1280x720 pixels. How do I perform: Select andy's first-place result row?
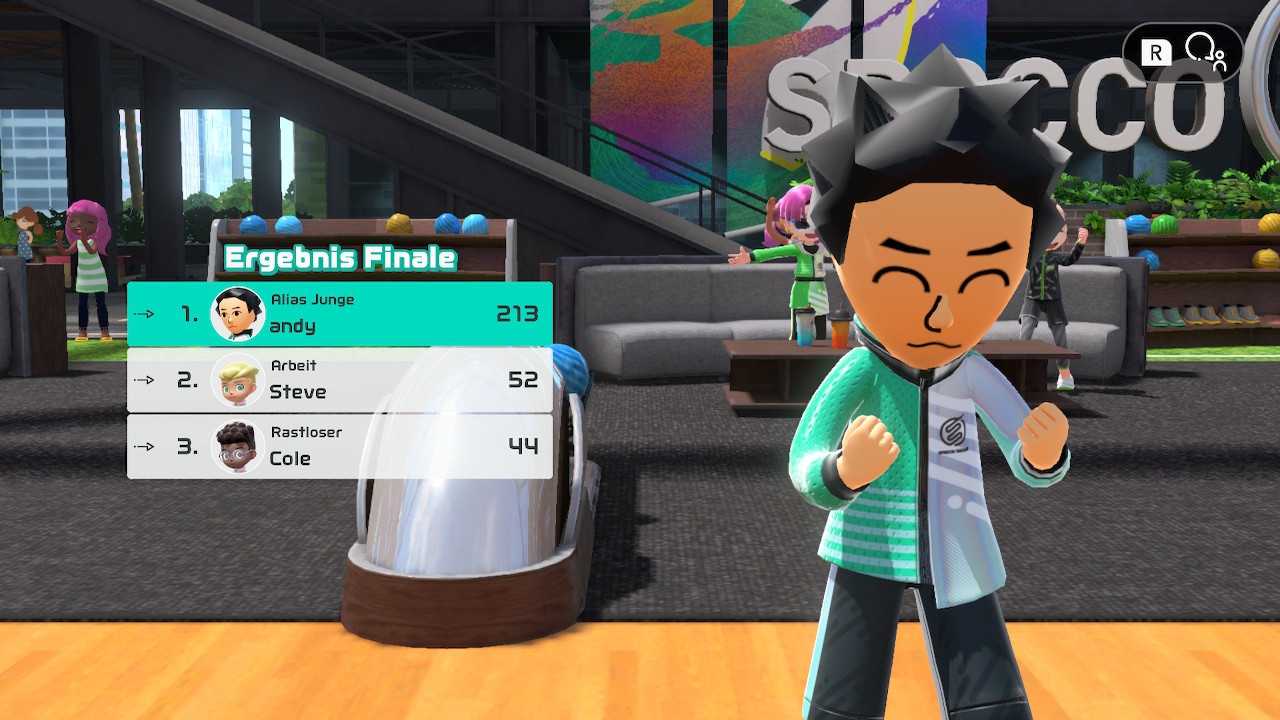(x=340, y=314)
